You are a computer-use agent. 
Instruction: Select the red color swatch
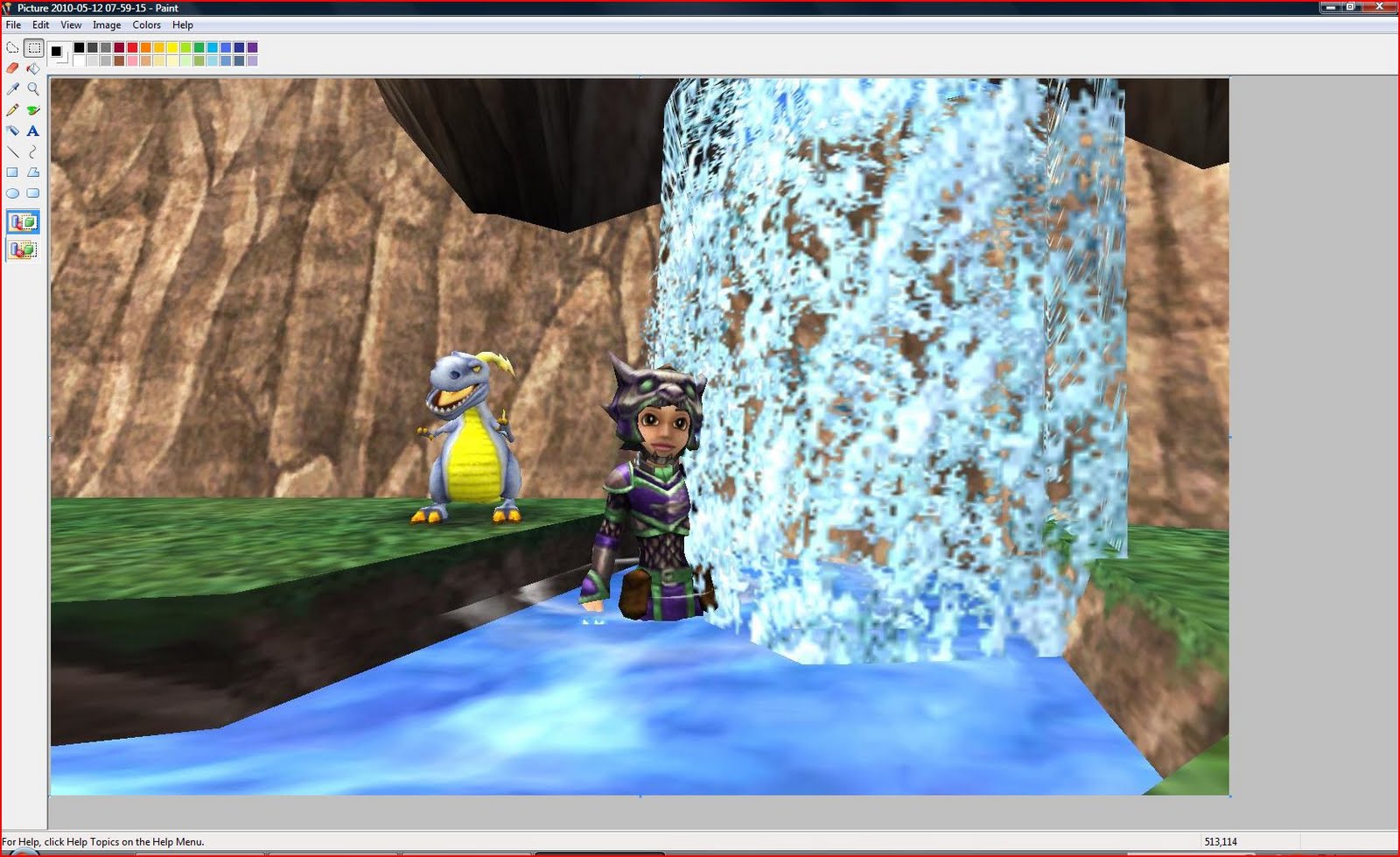pos(131,47)
